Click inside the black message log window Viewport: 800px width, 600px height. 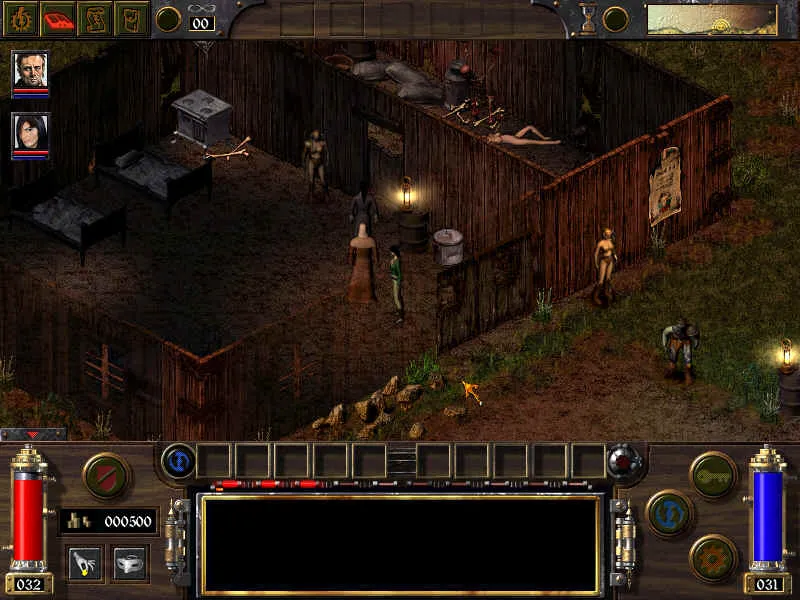click(400, 543)
